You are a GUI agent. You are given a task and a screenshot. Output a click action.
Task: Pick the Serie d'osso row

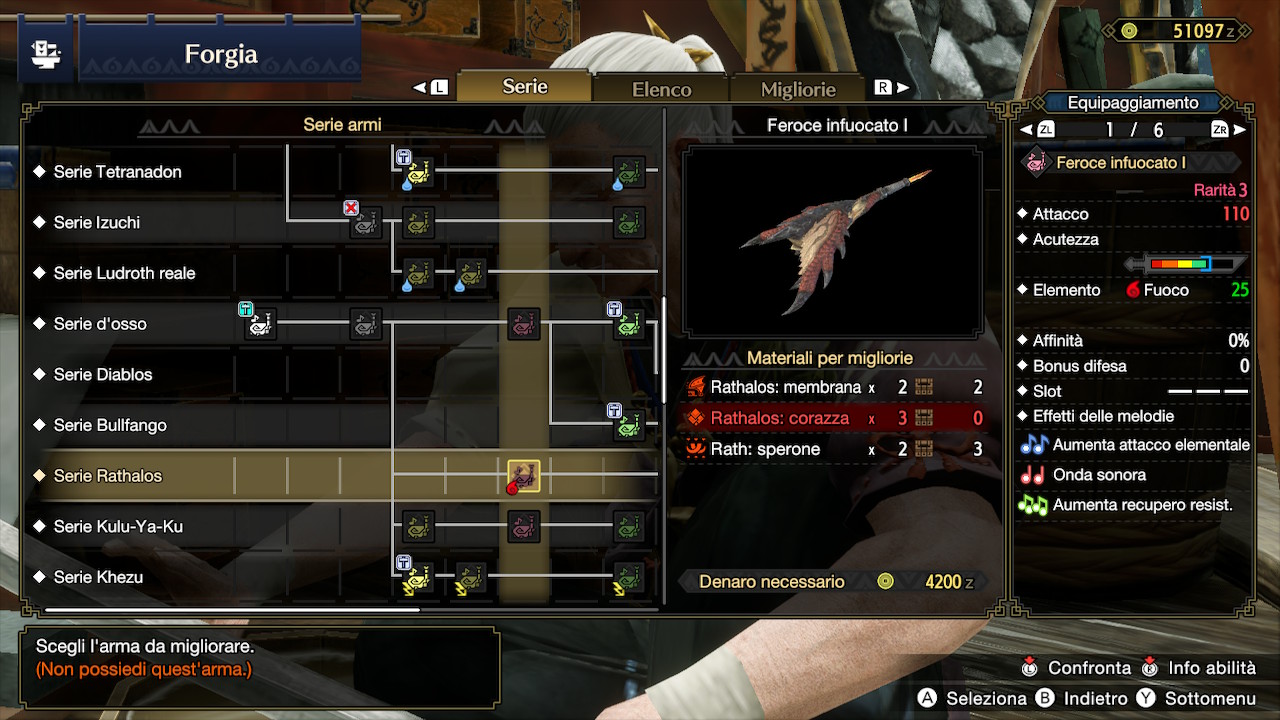click(100, 324)
